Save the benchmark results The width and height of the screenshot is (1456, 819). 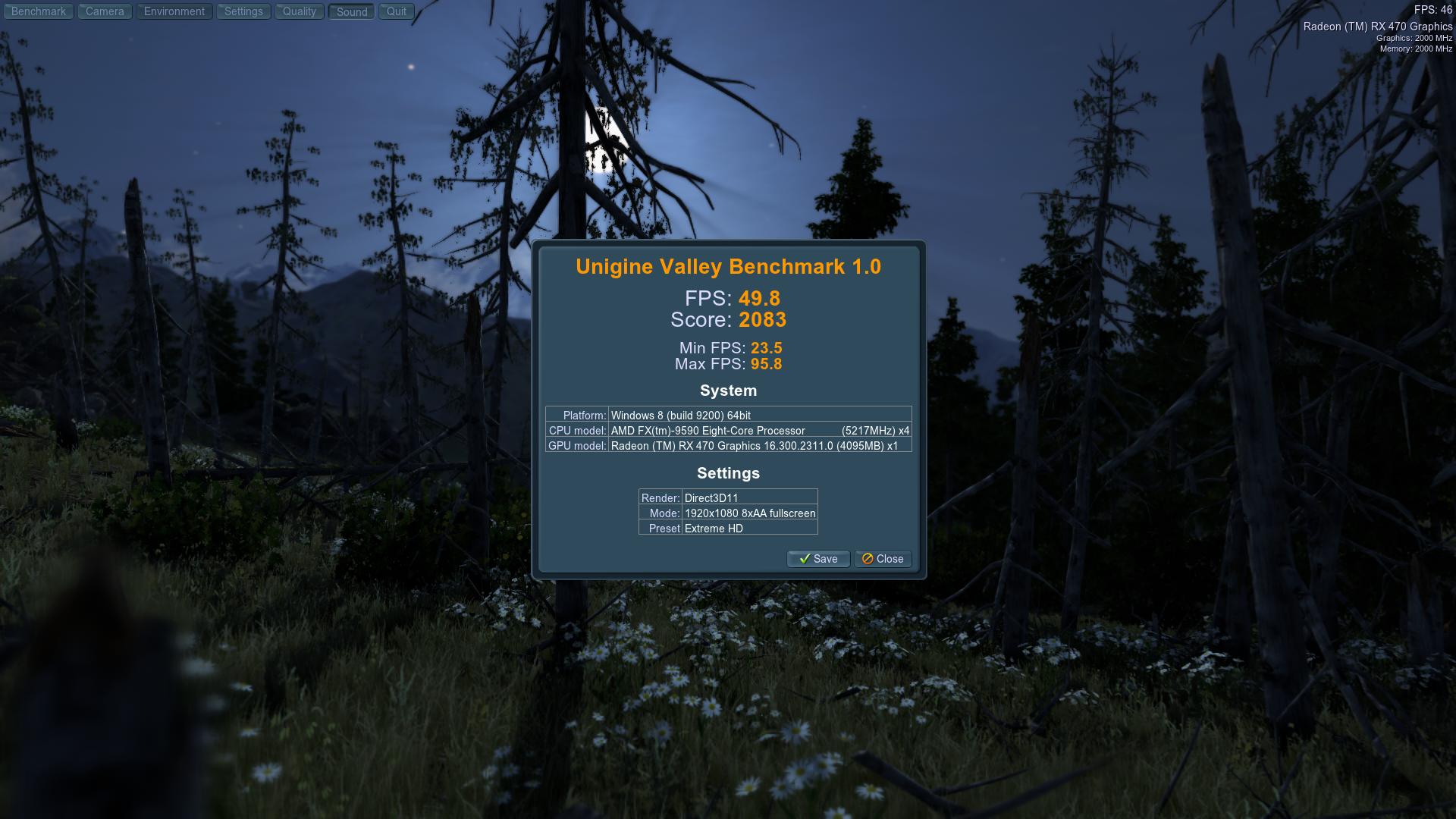818,559
